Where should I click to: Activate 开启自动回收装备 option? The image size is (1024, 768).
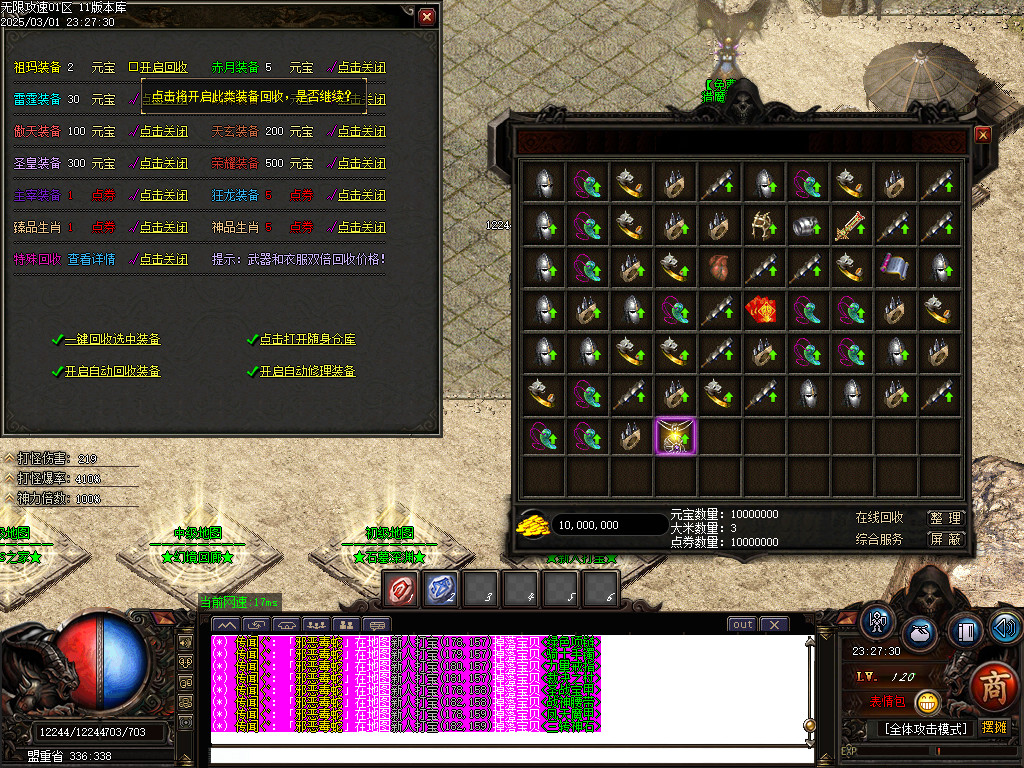click(112, 372)
